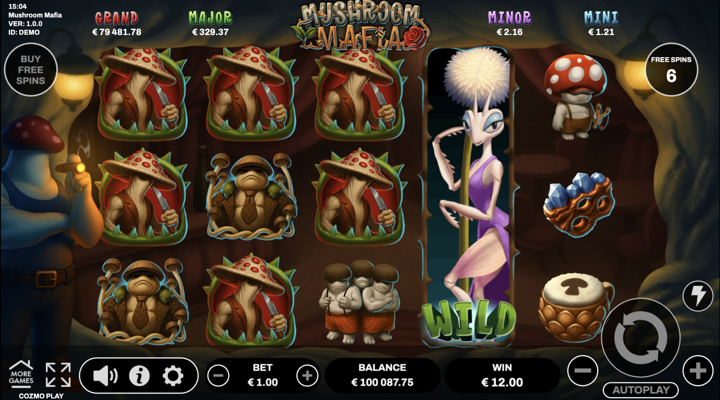Screen dimensions: 720x400
Task: Click the minus button left of spin
Action: (582, 371)
